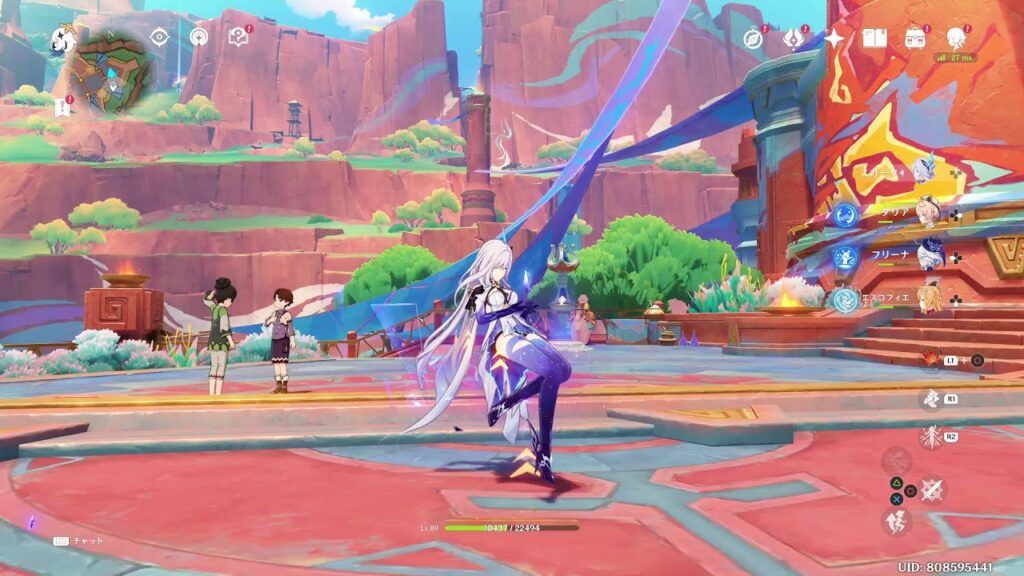1024x576 pixels.
Task: Open the character head profile icon
Action: (956, 38)
